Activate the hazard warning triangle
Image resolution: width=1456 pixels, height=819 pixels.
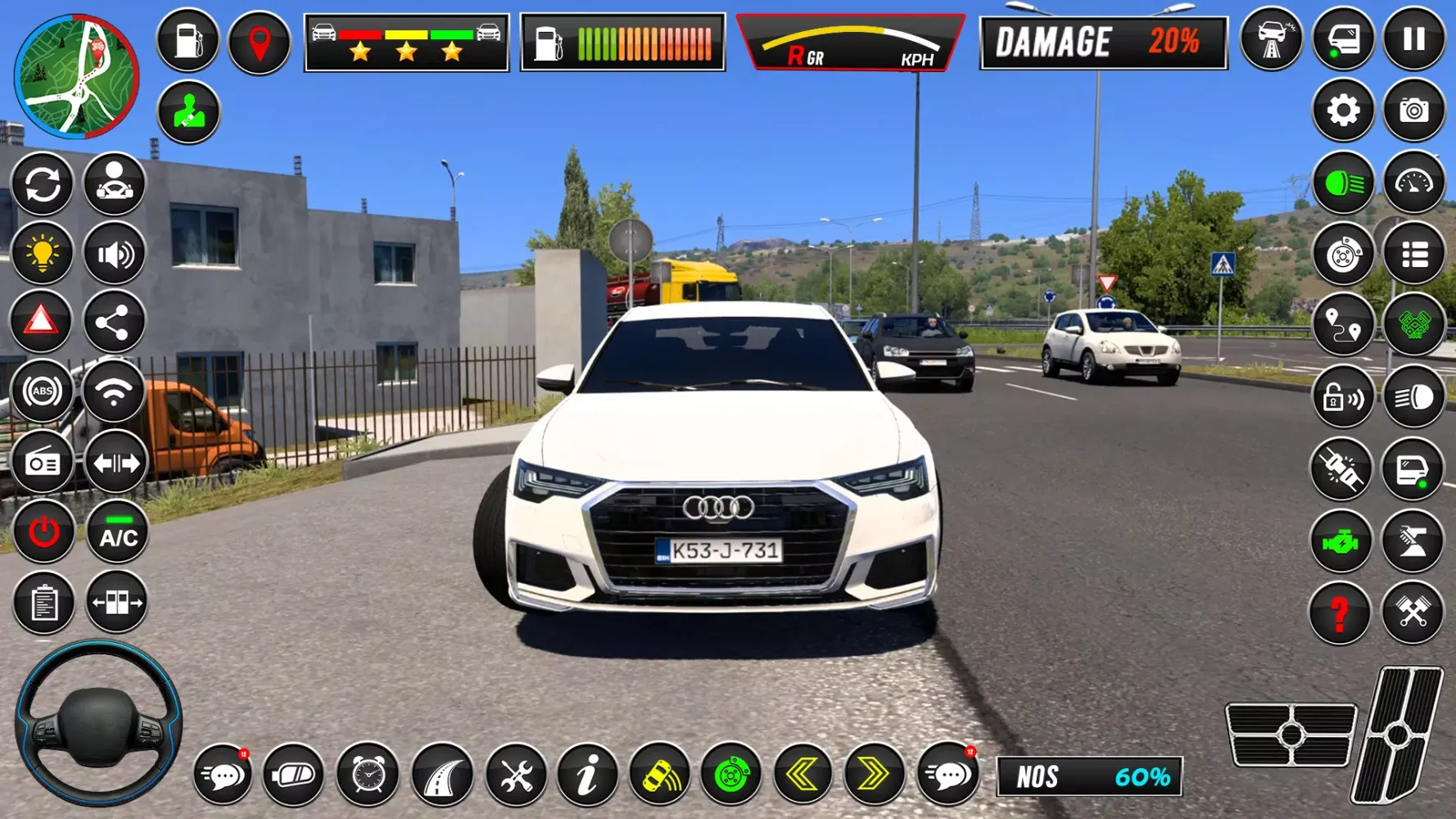click(41, 321)
